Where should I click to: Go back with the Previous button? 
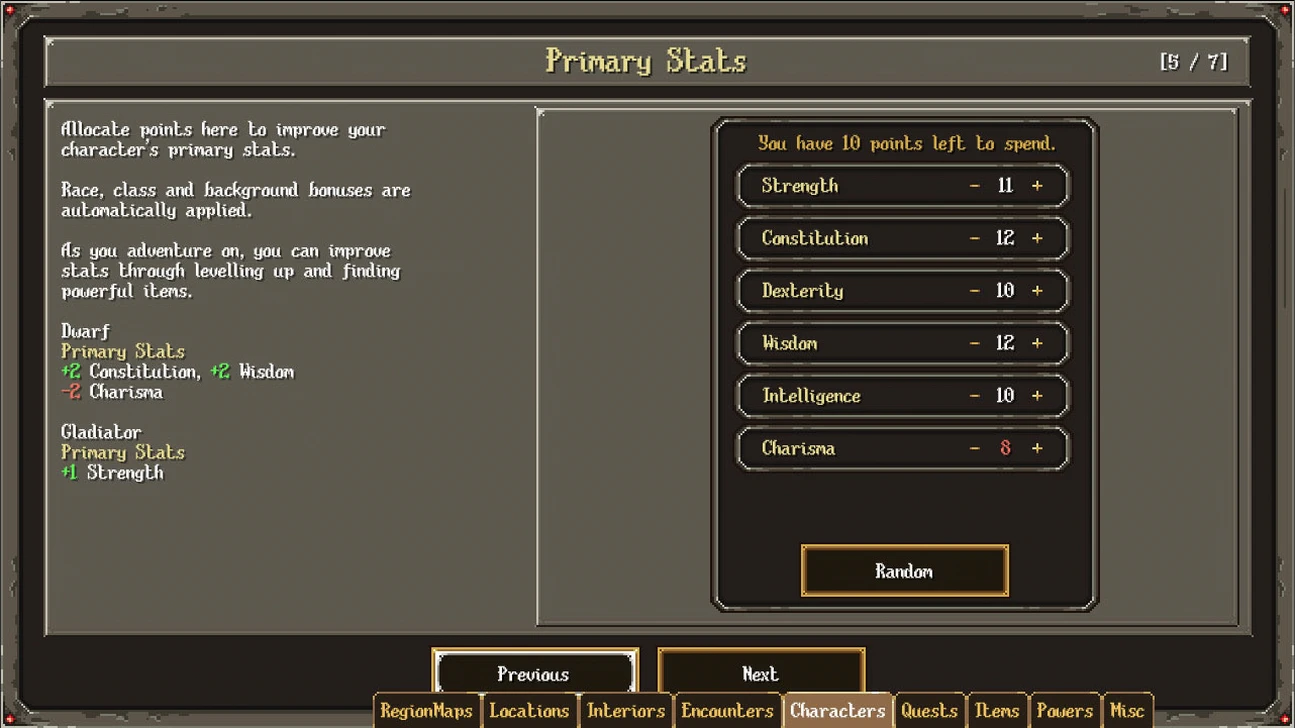534,673
